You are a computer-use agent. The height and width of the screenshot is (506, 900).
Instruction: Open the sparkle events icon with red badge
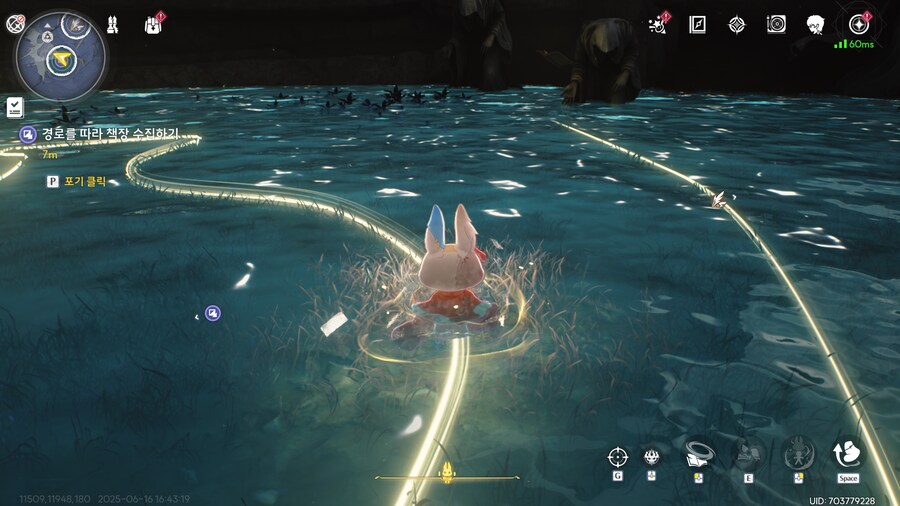point(659,23)
